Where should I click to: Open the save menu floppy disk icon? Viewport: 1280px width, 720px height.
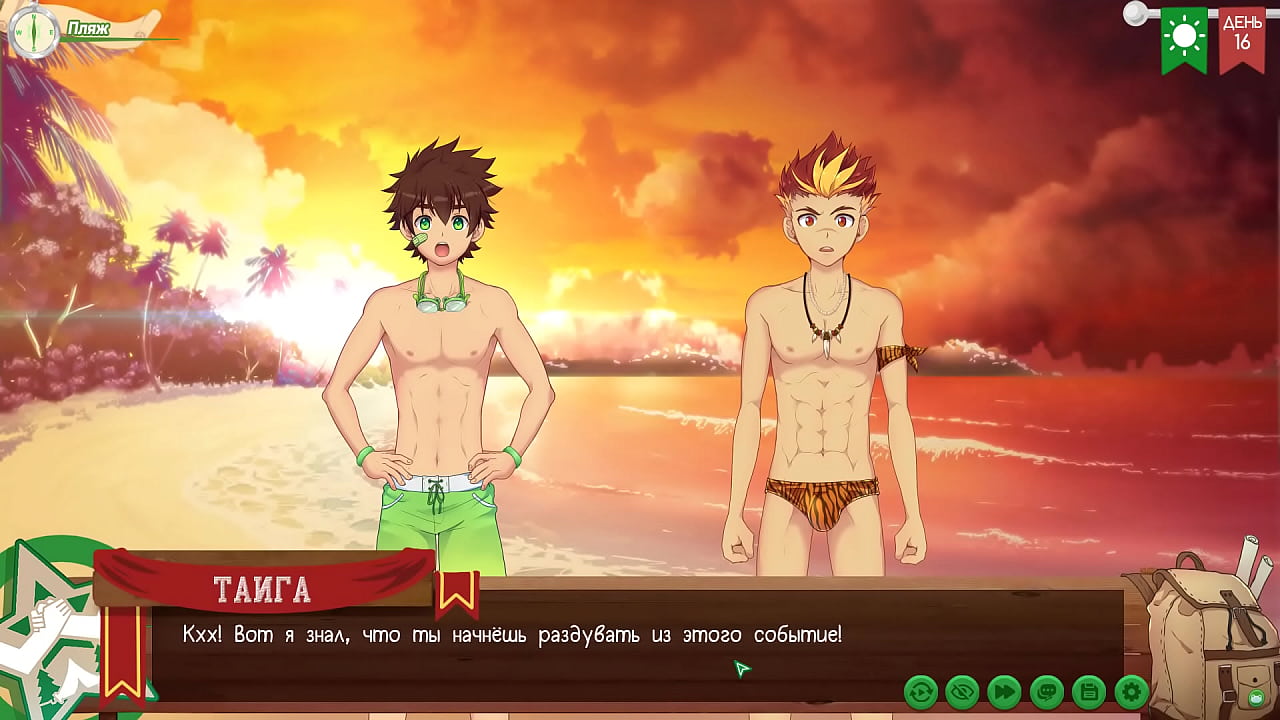tap(1088, 691)
